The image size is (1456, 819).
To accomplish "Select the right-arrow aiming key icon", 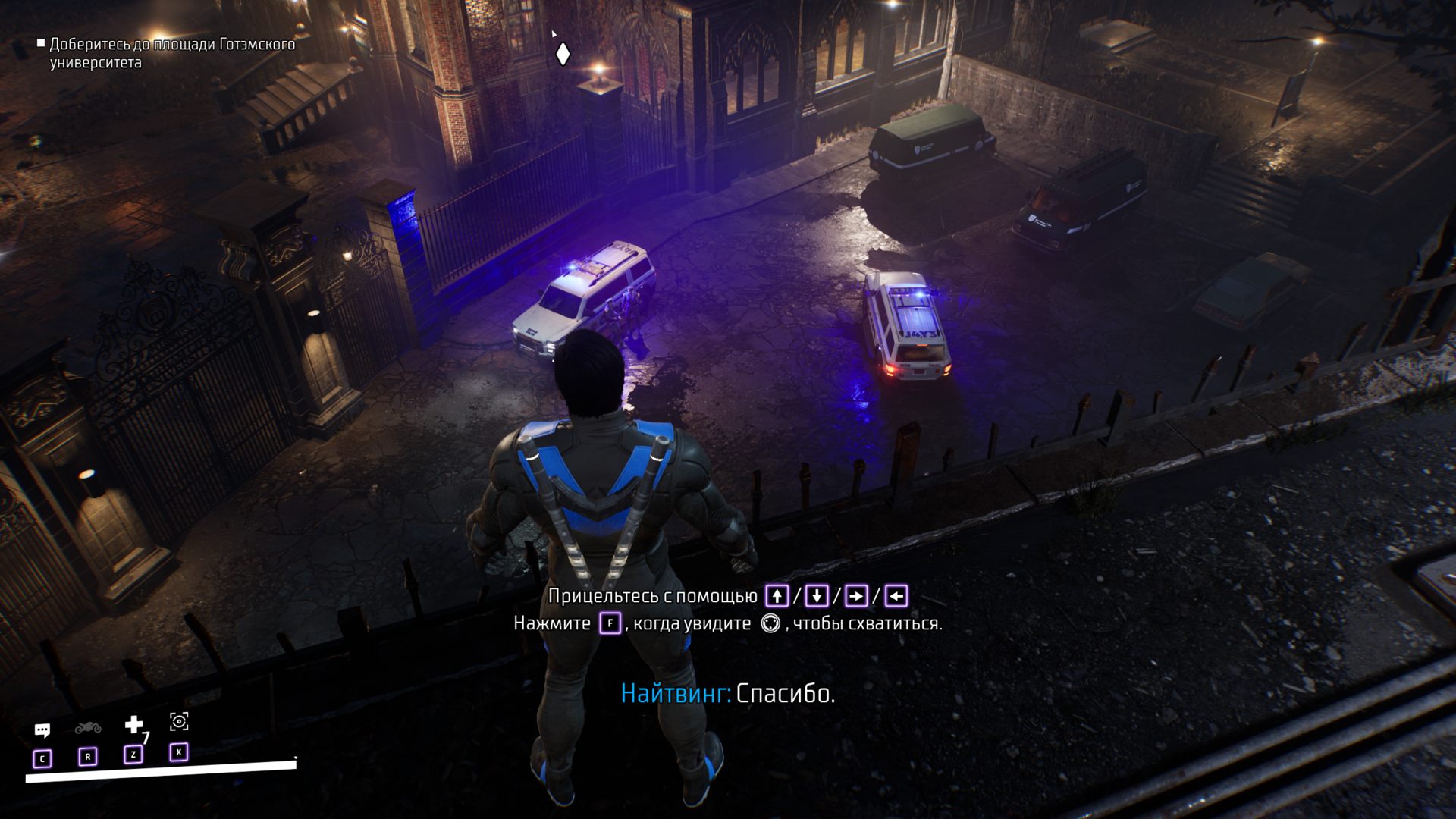I will click(856, 595).
